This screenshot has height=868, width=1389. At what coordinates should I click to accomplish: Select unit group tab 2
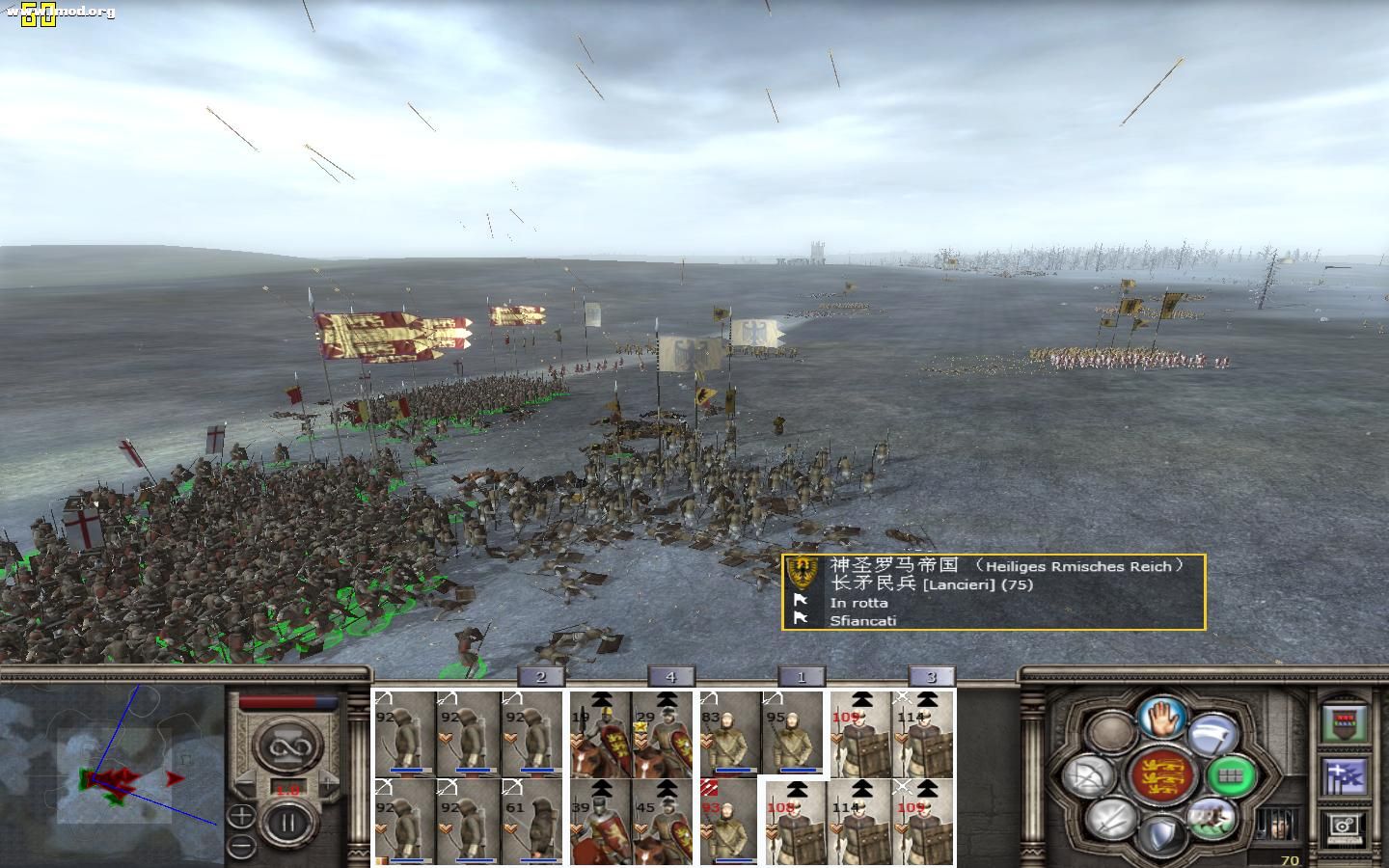point(540,677)
